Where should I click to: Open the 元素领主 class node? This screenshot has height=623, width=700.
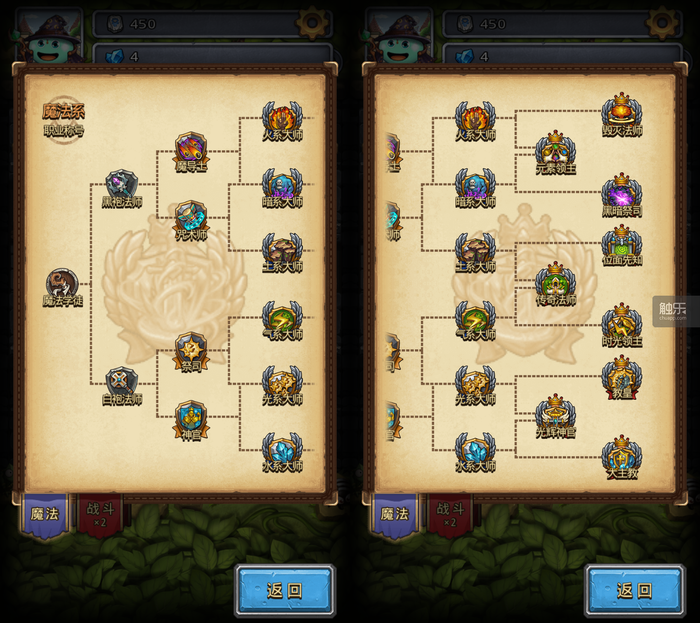555,150
